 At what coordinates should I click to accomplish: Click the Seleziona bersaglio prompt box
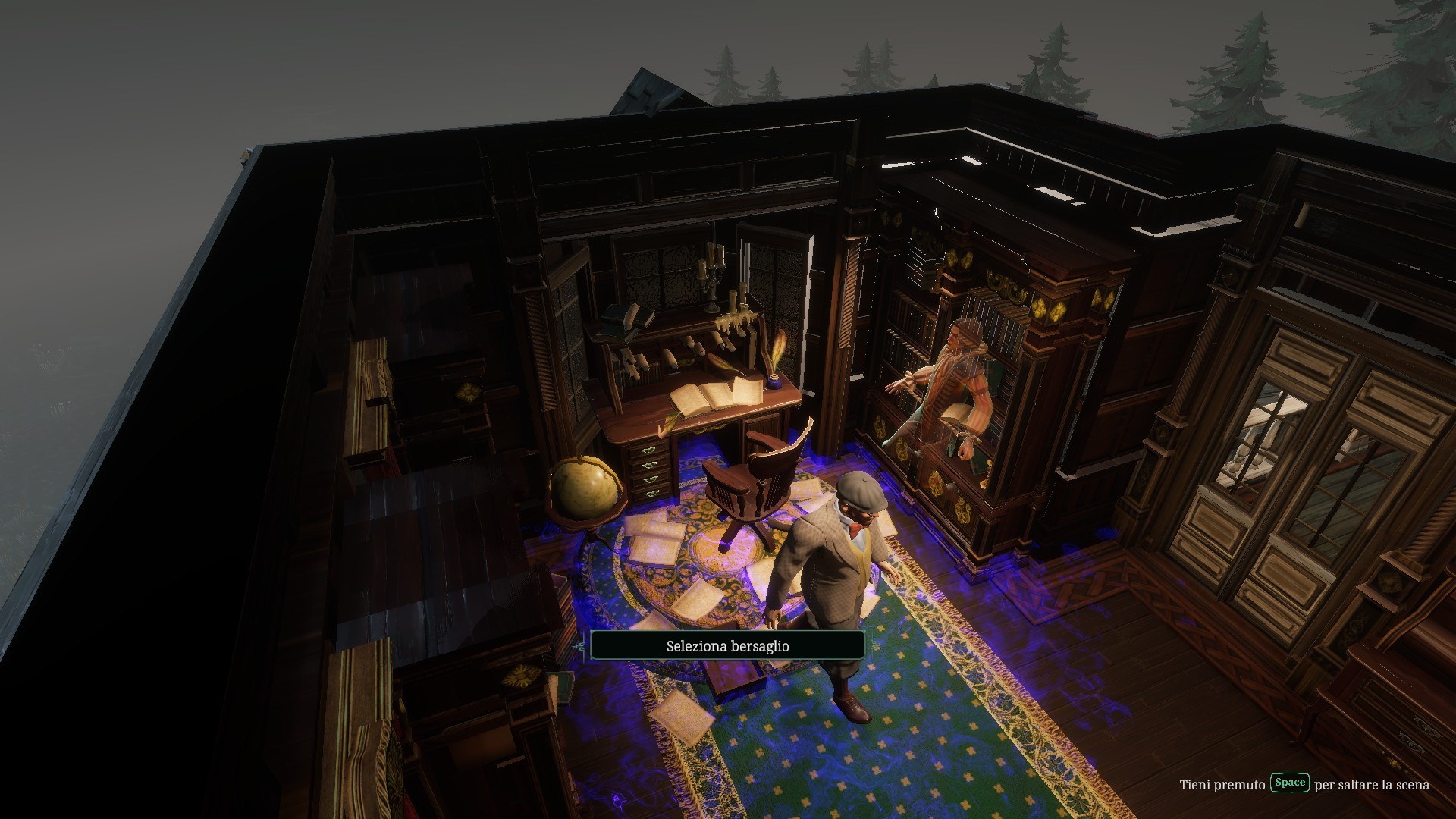point(727,645)
